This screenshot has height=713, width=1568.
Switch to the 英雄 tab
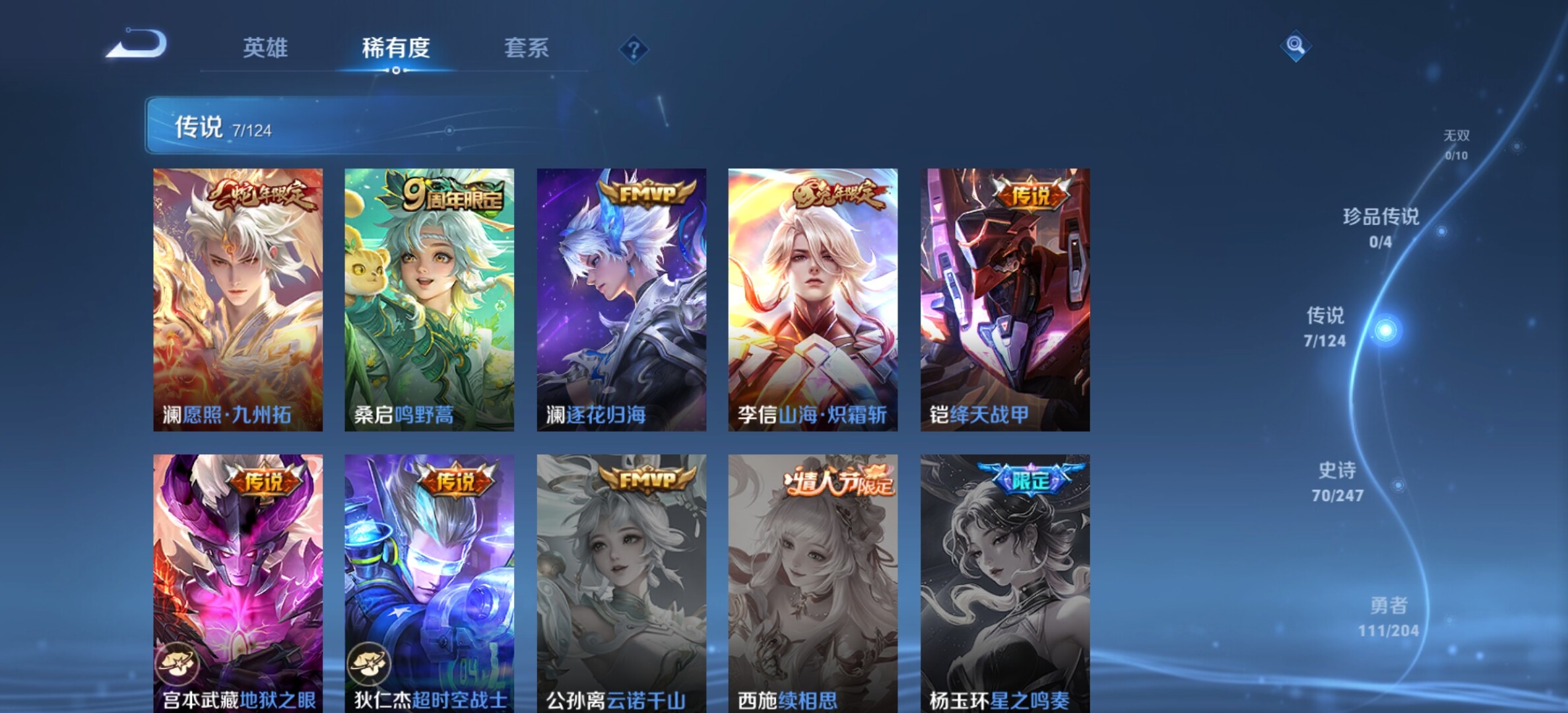point(265,48)
